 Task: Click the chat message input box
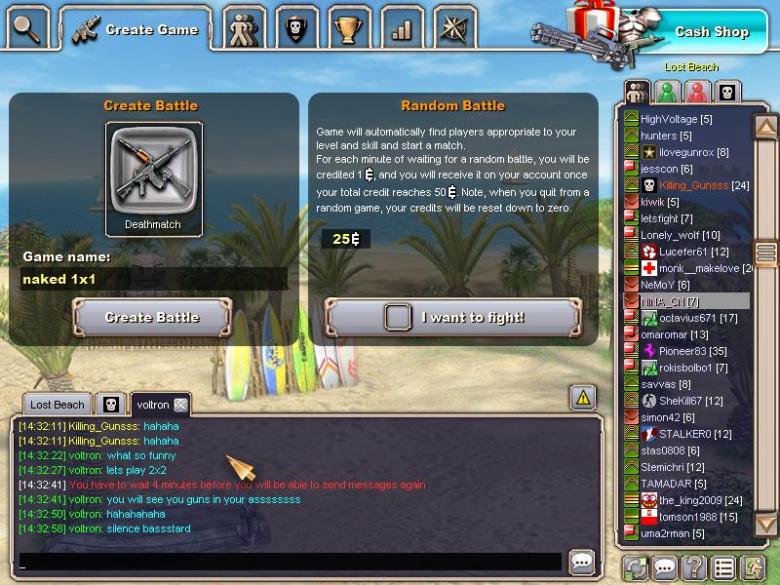(290, 562)
